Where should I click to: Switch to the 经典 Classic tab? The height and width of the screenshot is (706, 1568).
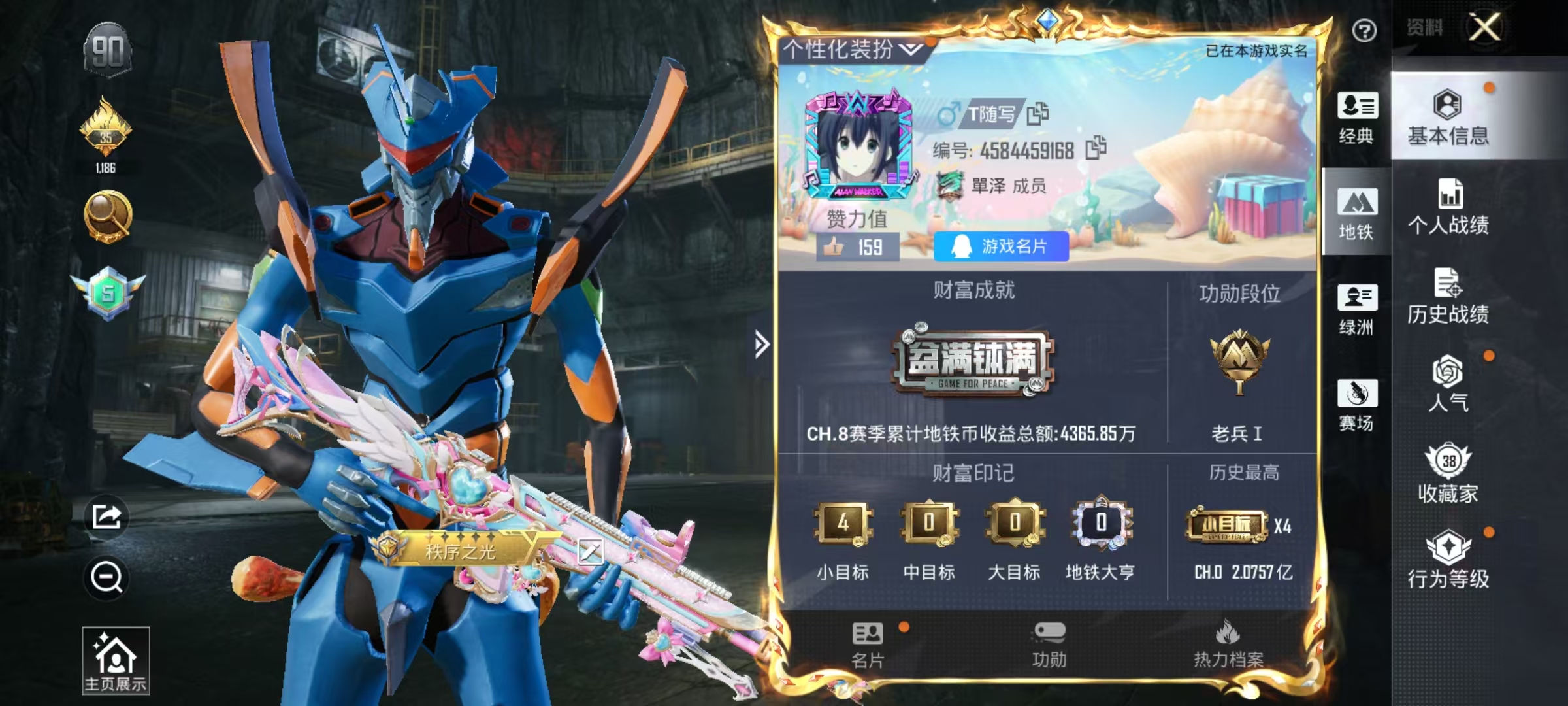[x=1358, y=118]
